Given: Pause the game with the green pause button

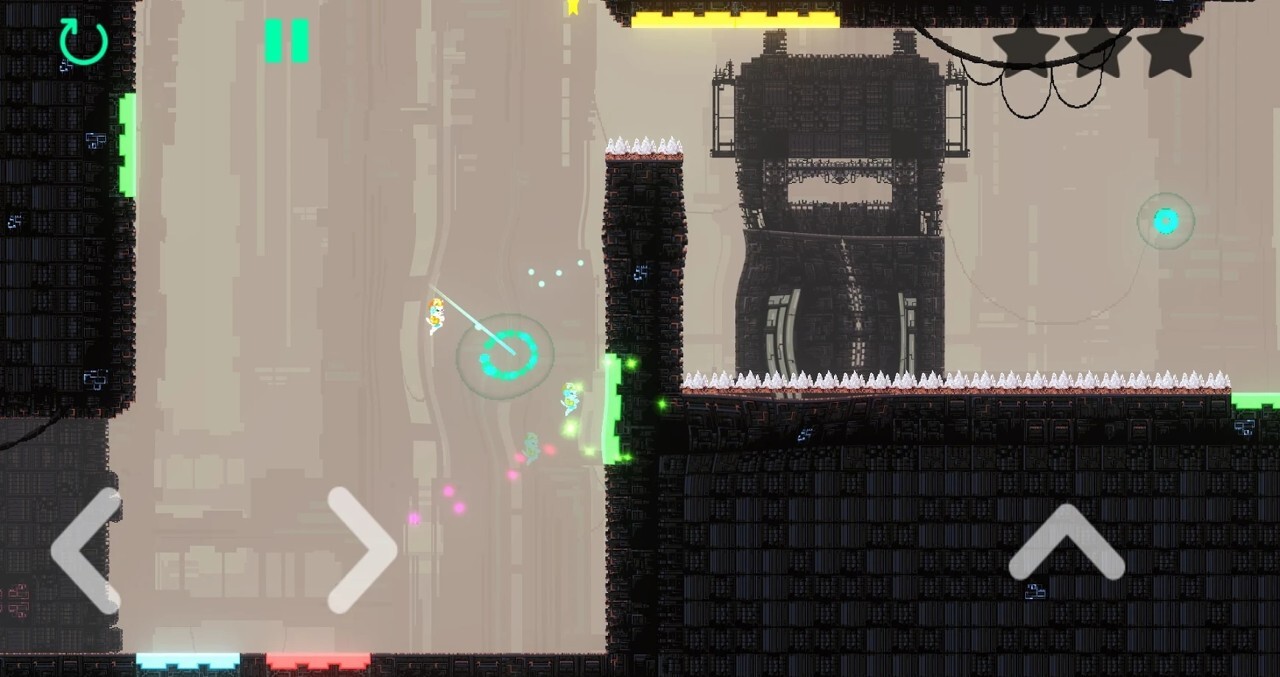Looking at the screenshot, I should tap(287, 41).
